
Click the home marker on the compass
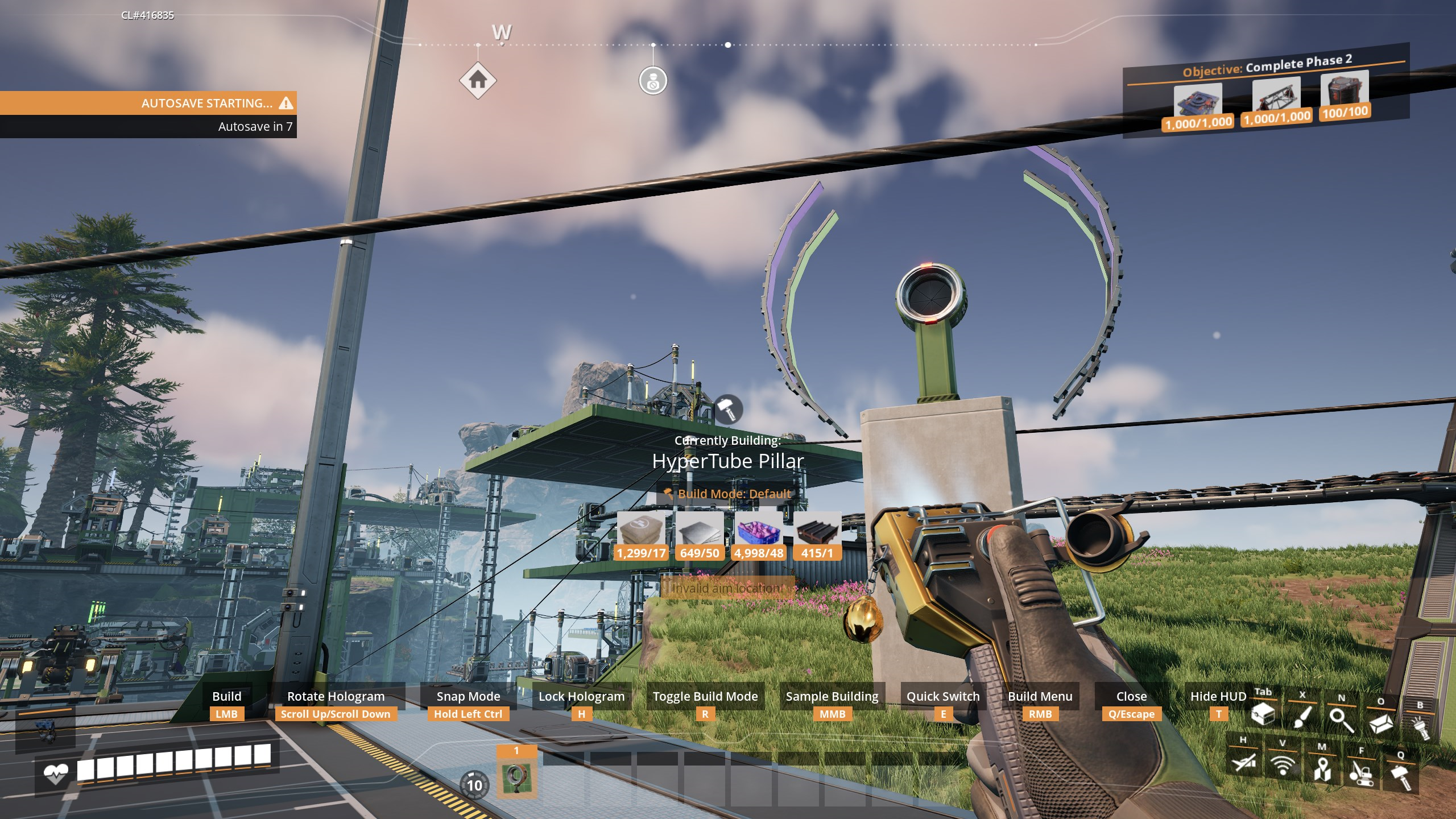pyautogui.click(x=478, y=80)
